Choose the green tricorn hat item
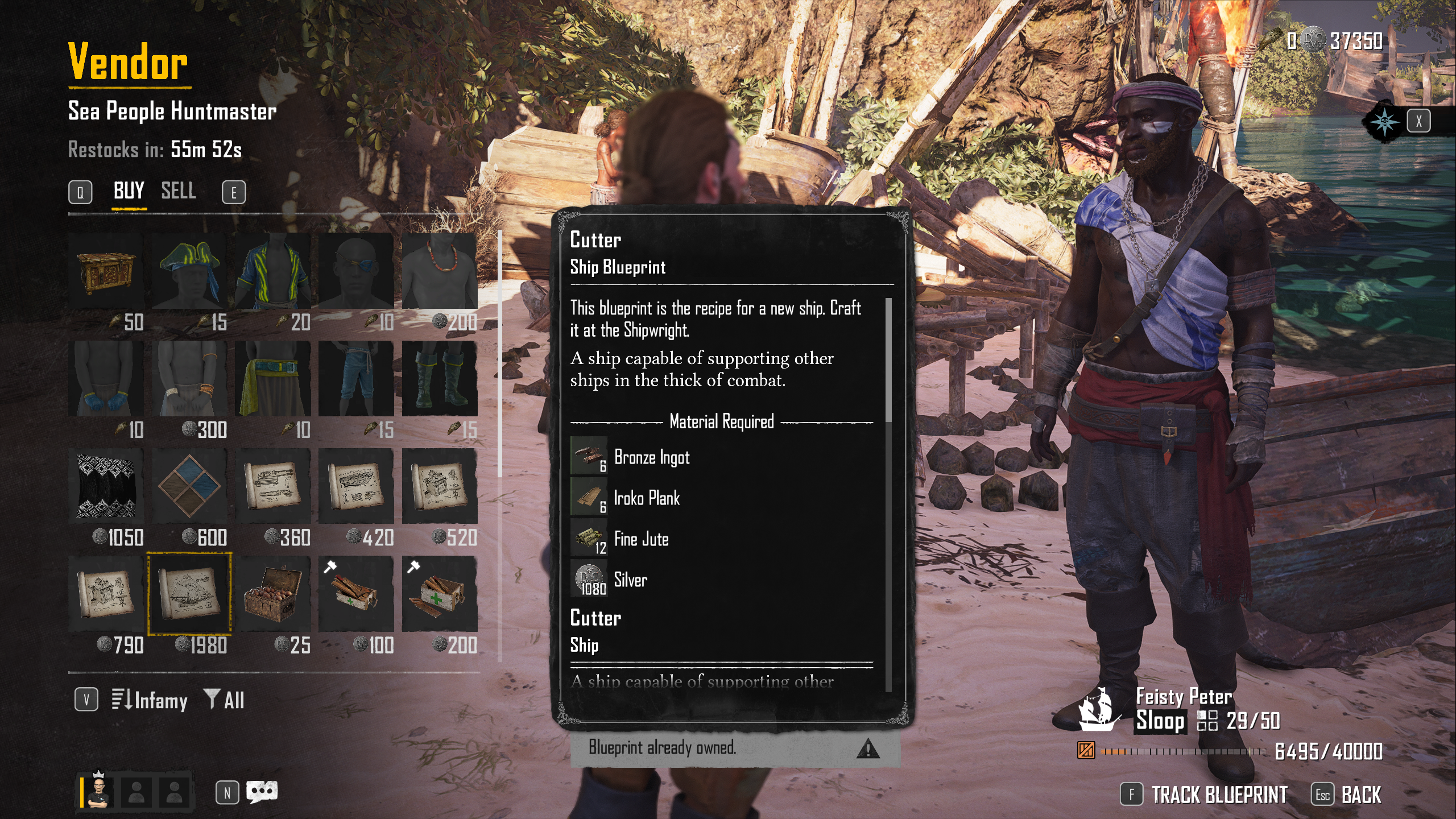 (x=189, y=271)
